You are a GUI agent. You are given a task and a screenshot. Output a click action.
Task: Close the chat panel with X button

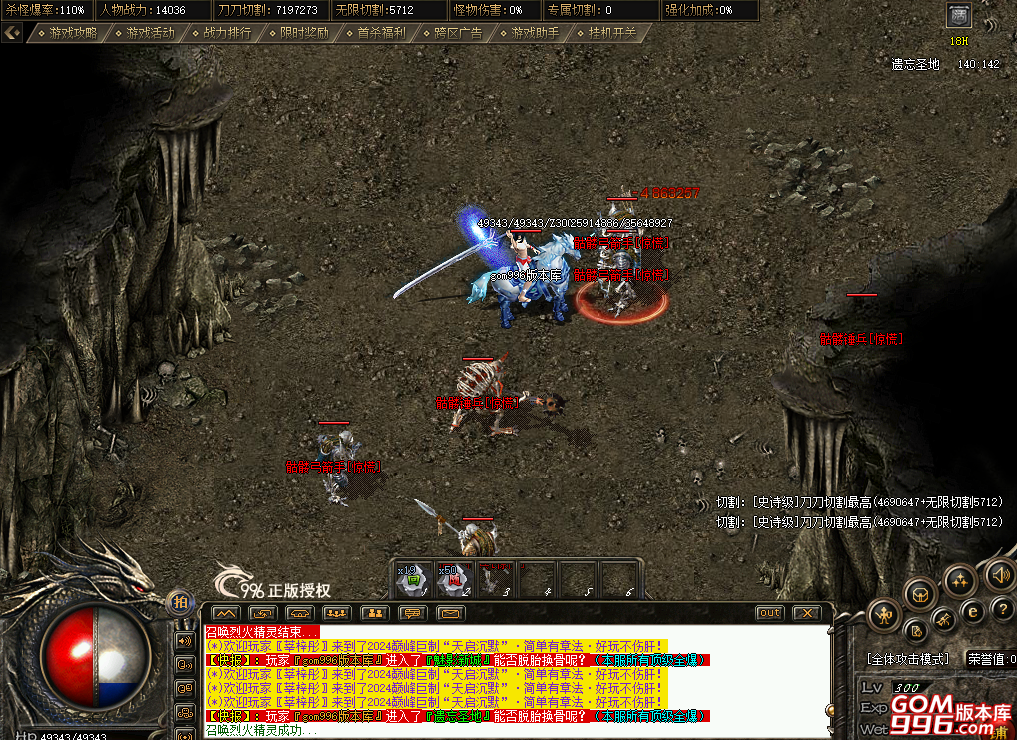click(x=805, y=612)
